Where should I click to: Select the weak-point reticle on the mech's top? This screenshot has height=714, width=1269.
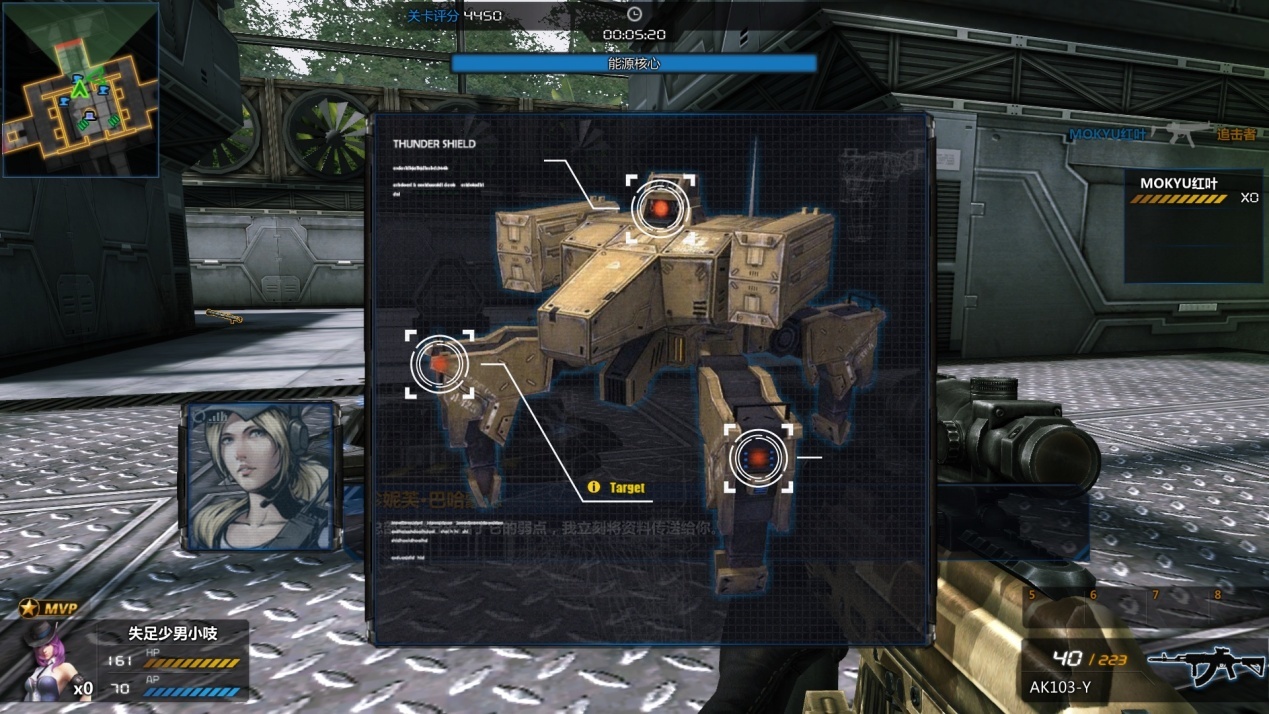click(x=660, y=209)
